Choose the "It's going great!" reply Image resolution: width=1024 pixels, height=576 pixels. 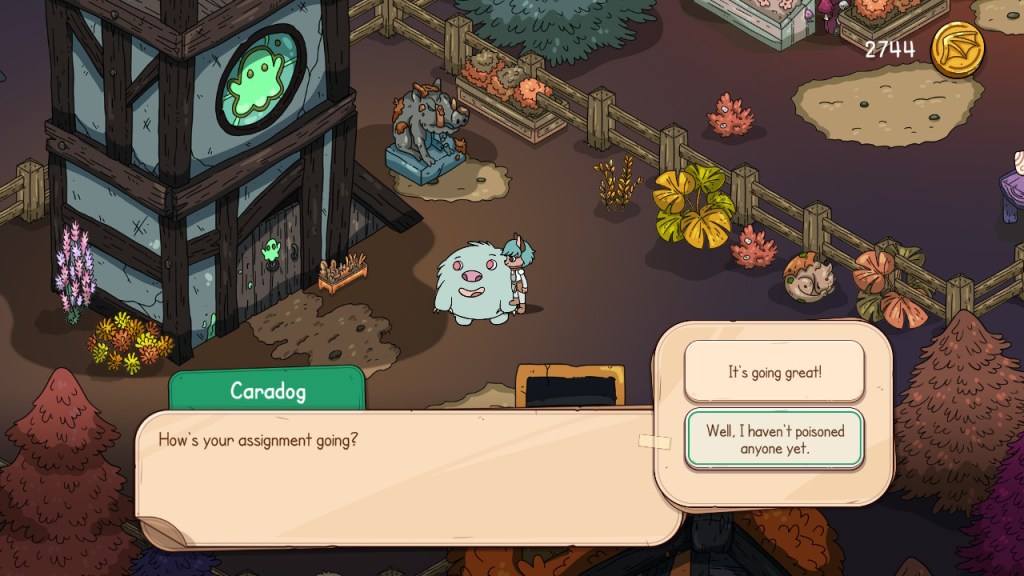click(774, 372)
